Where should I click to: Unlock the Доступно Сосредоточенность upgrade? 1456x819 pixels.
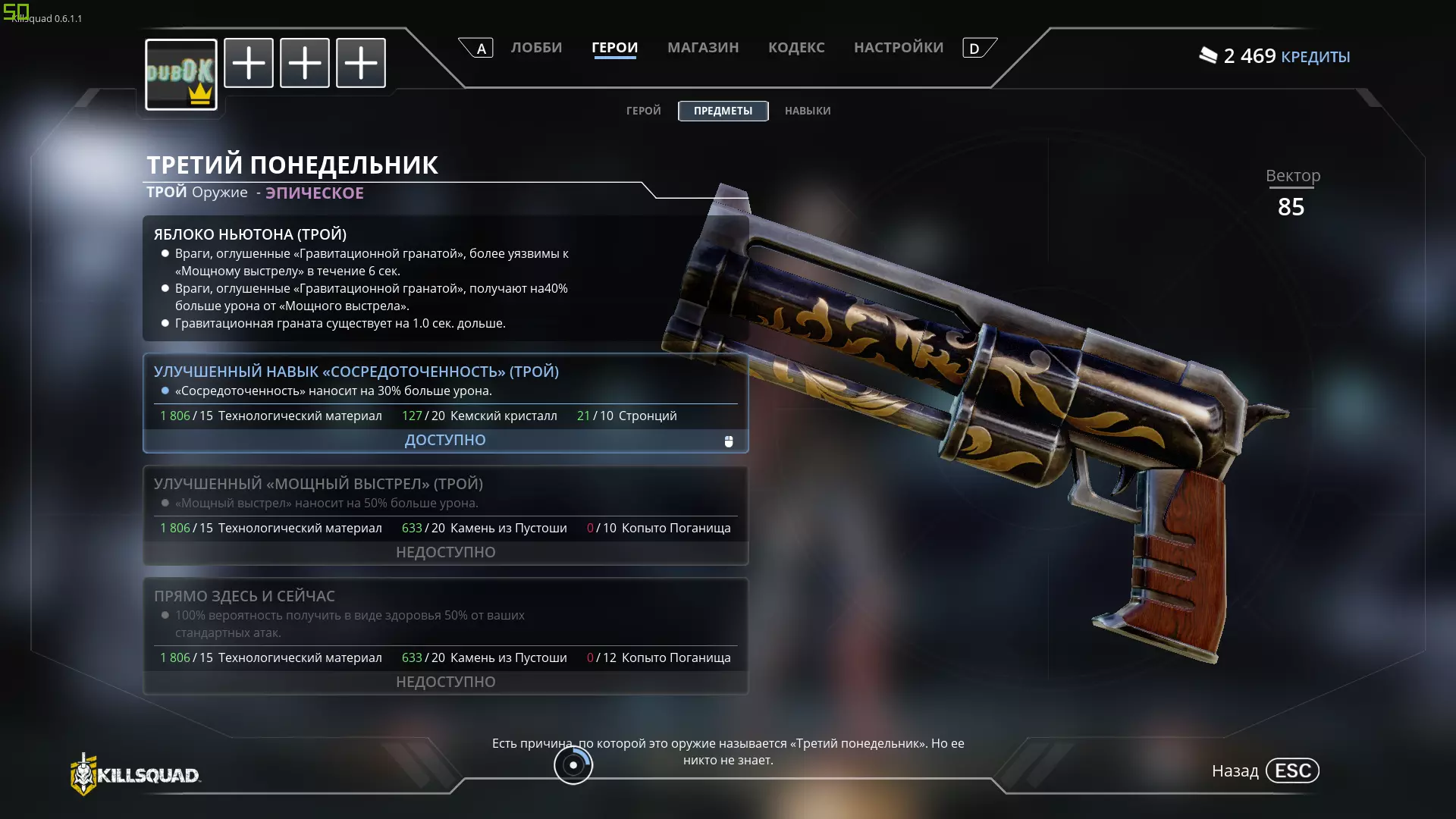click(445, 440)
